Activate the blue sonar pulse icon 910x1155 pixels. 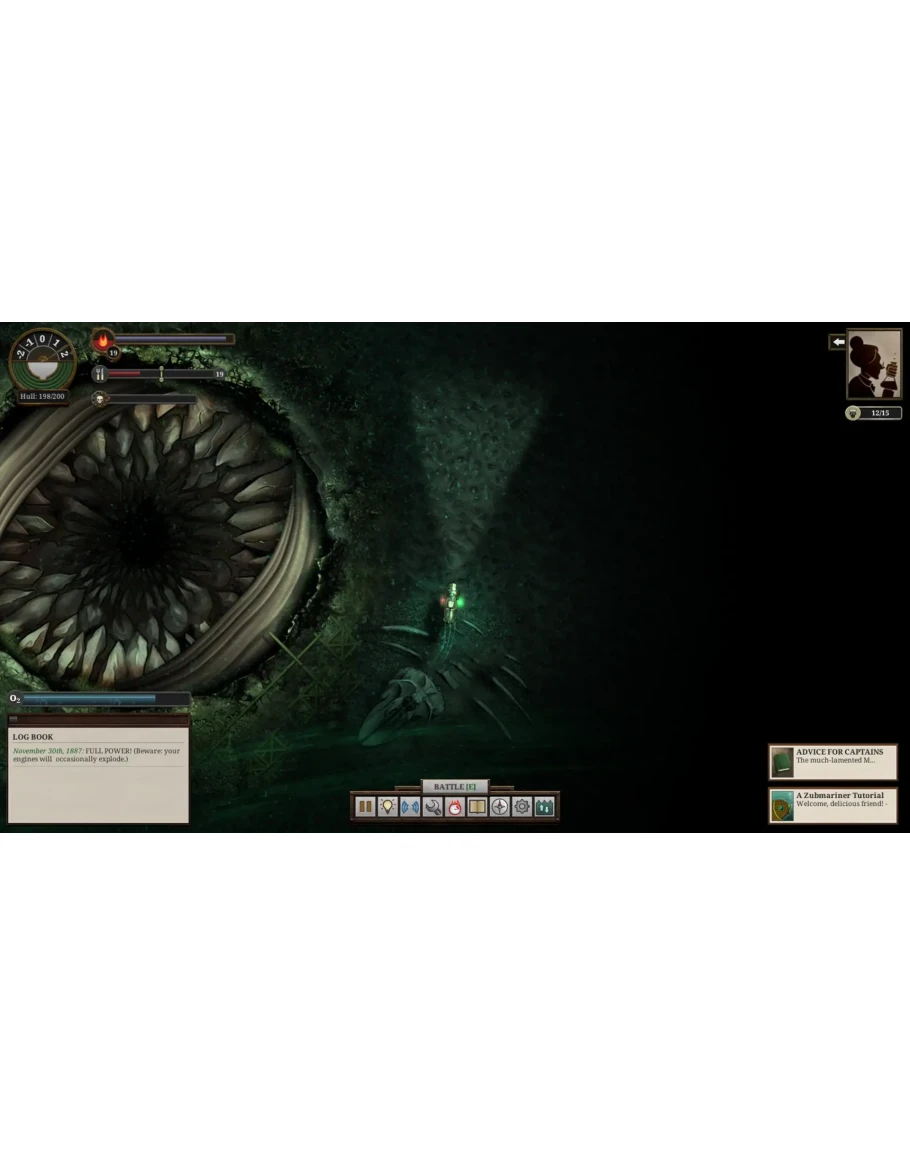click(x=410, y=806)
